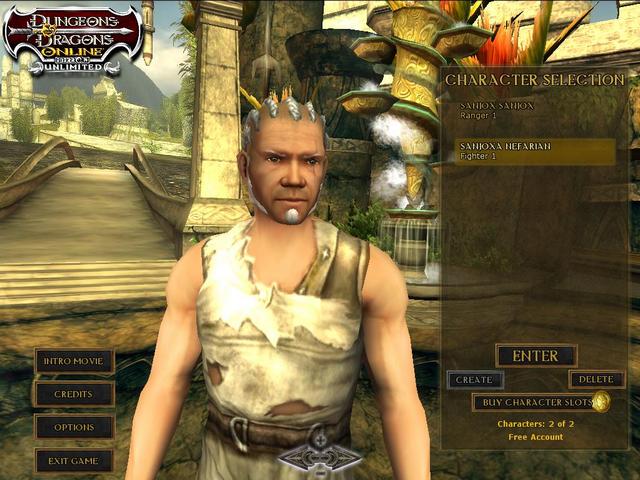Screen dimensions: 640x480
Task: Delete the selected character
Action: tap(596, 380)
